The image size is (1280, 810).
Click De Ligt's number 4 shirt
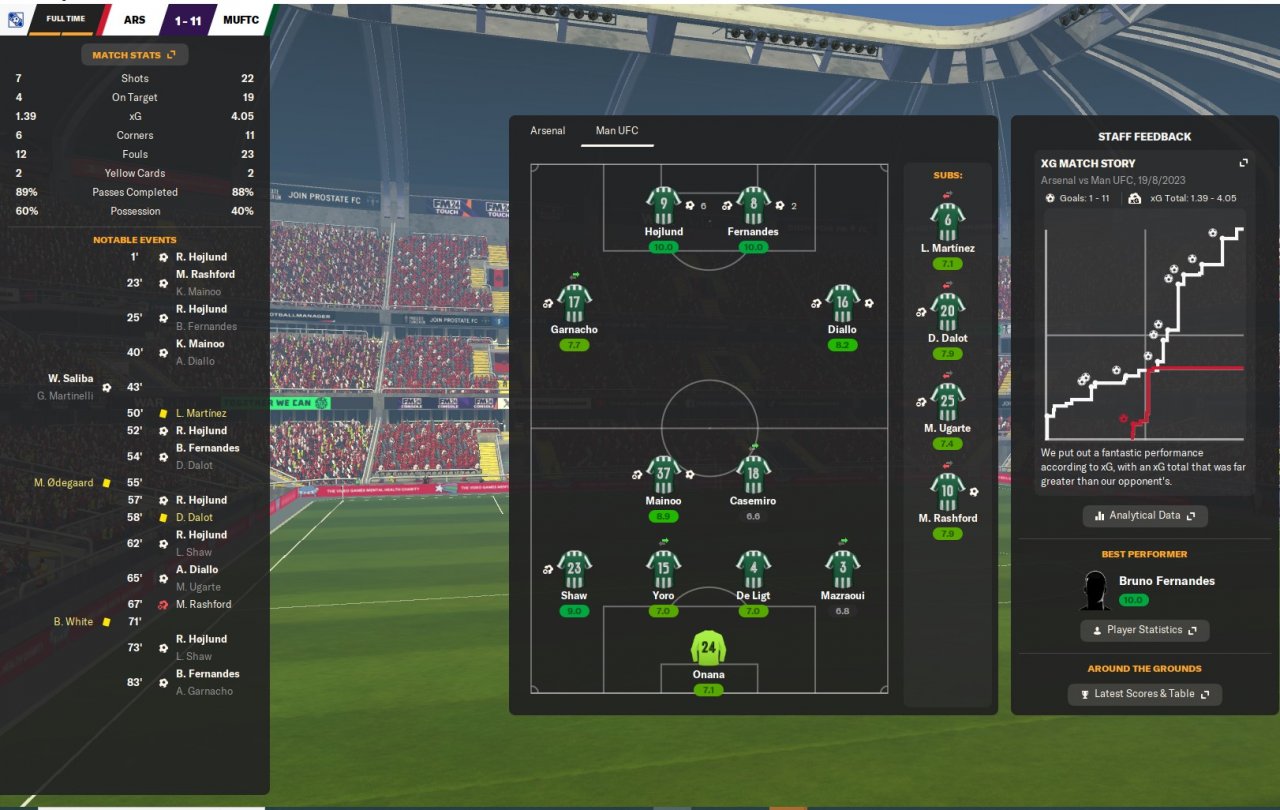[753, 570]
